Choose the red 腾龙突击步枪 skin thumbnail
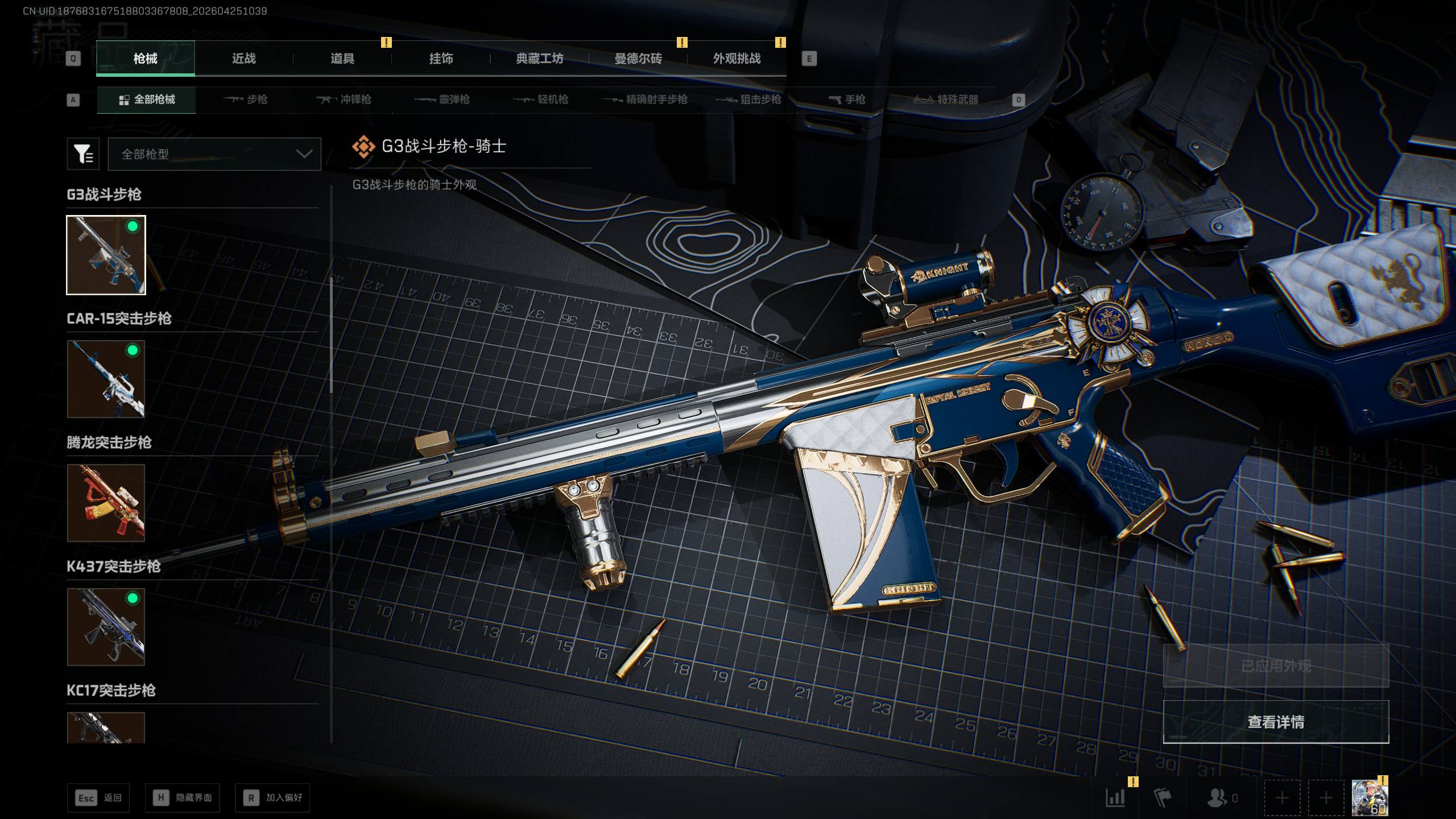This screenshot has height=819, width=1456. tap(106, 503)
